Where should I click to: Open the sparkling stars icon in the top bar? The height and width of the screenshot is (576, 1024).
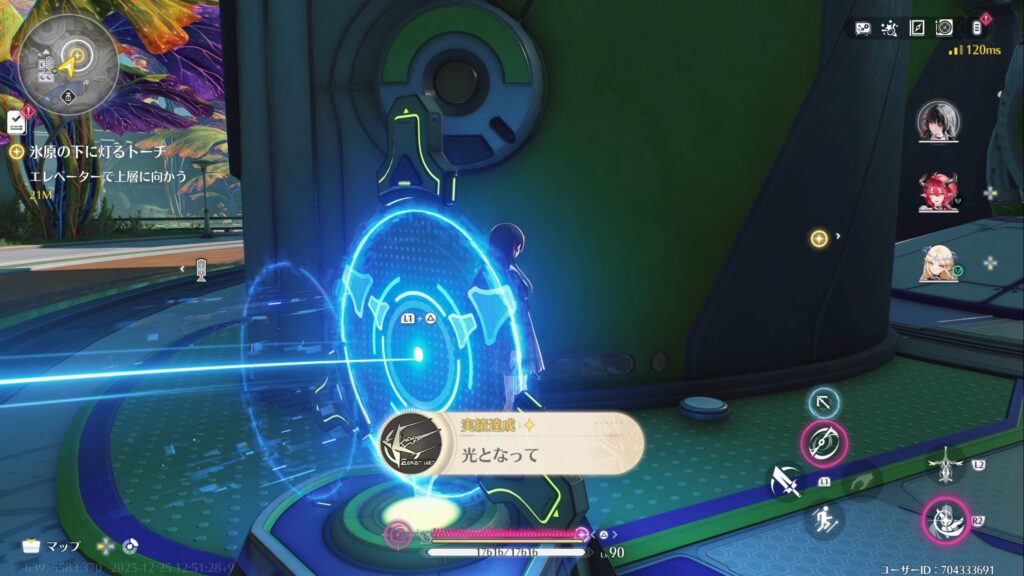coord(890,28)
